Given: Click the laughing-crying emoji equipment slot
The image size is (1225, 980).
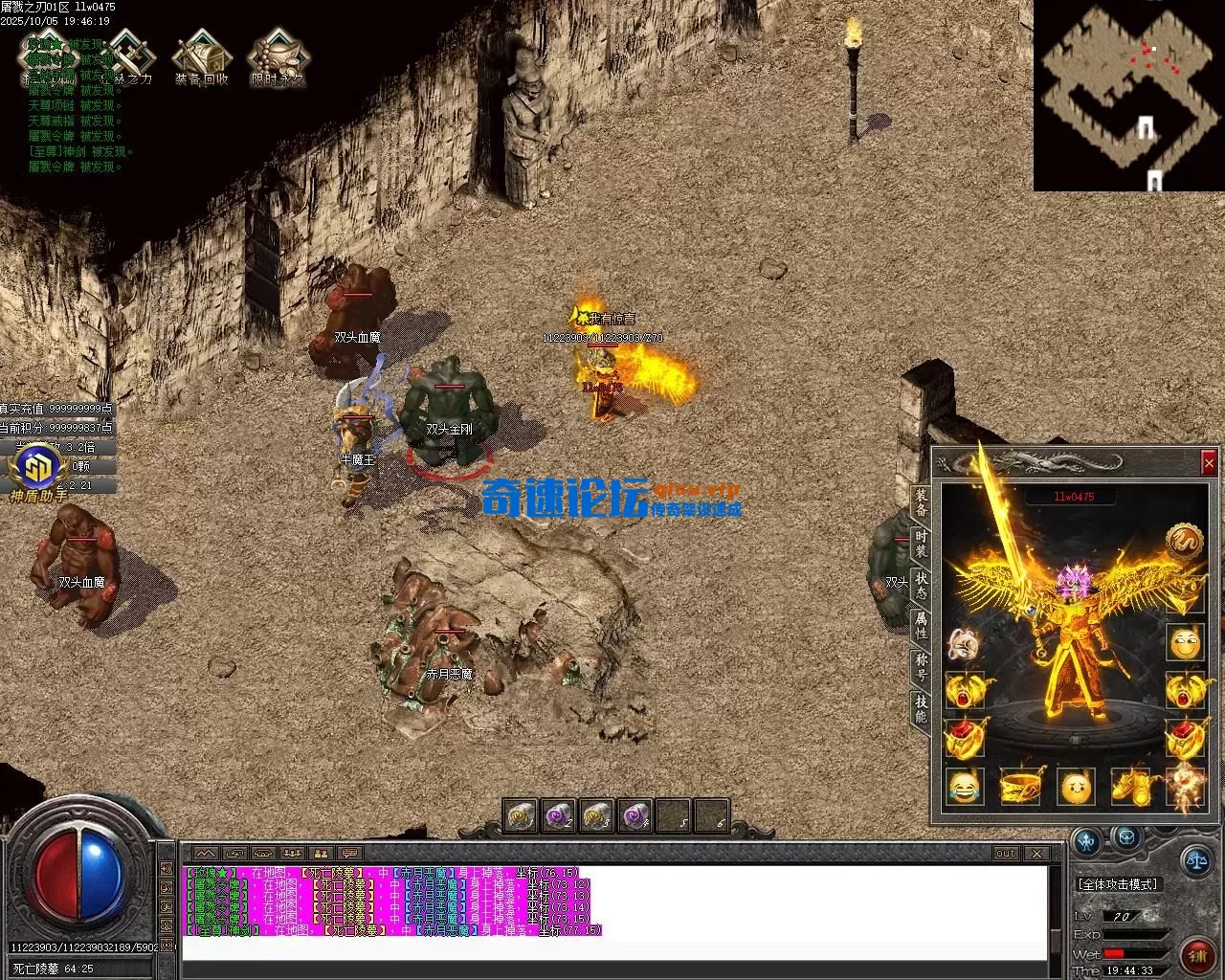Looking at the screenshot, I should point(965,787).
